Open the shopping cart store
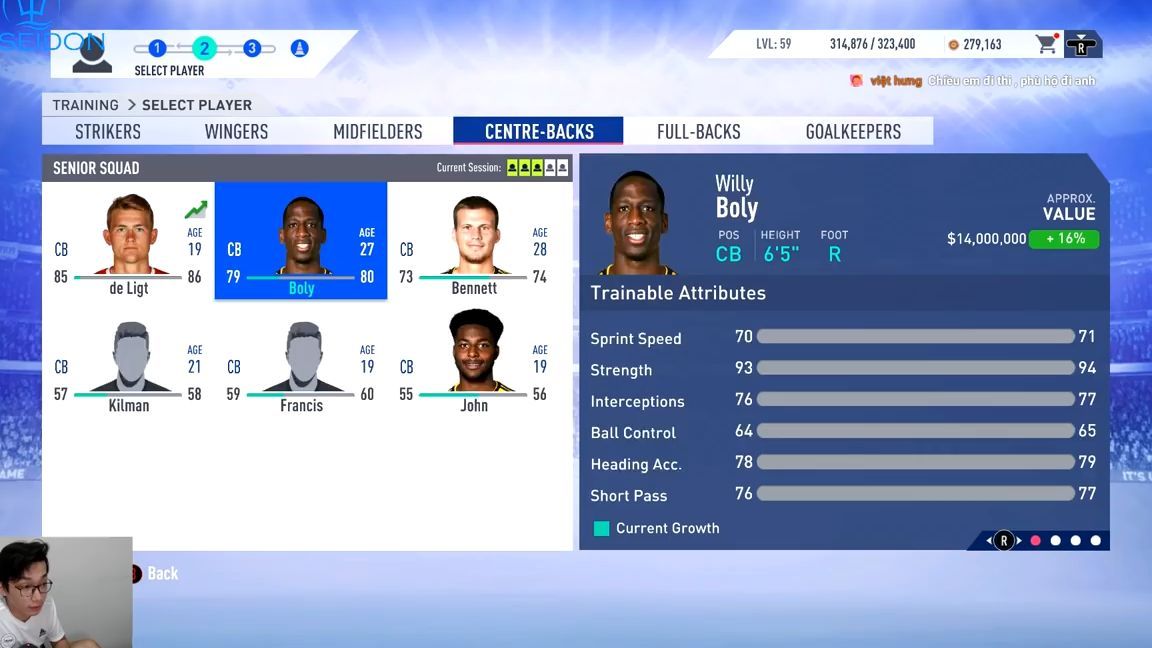Screen dimensions: 1152x648 pos(1046,44)
